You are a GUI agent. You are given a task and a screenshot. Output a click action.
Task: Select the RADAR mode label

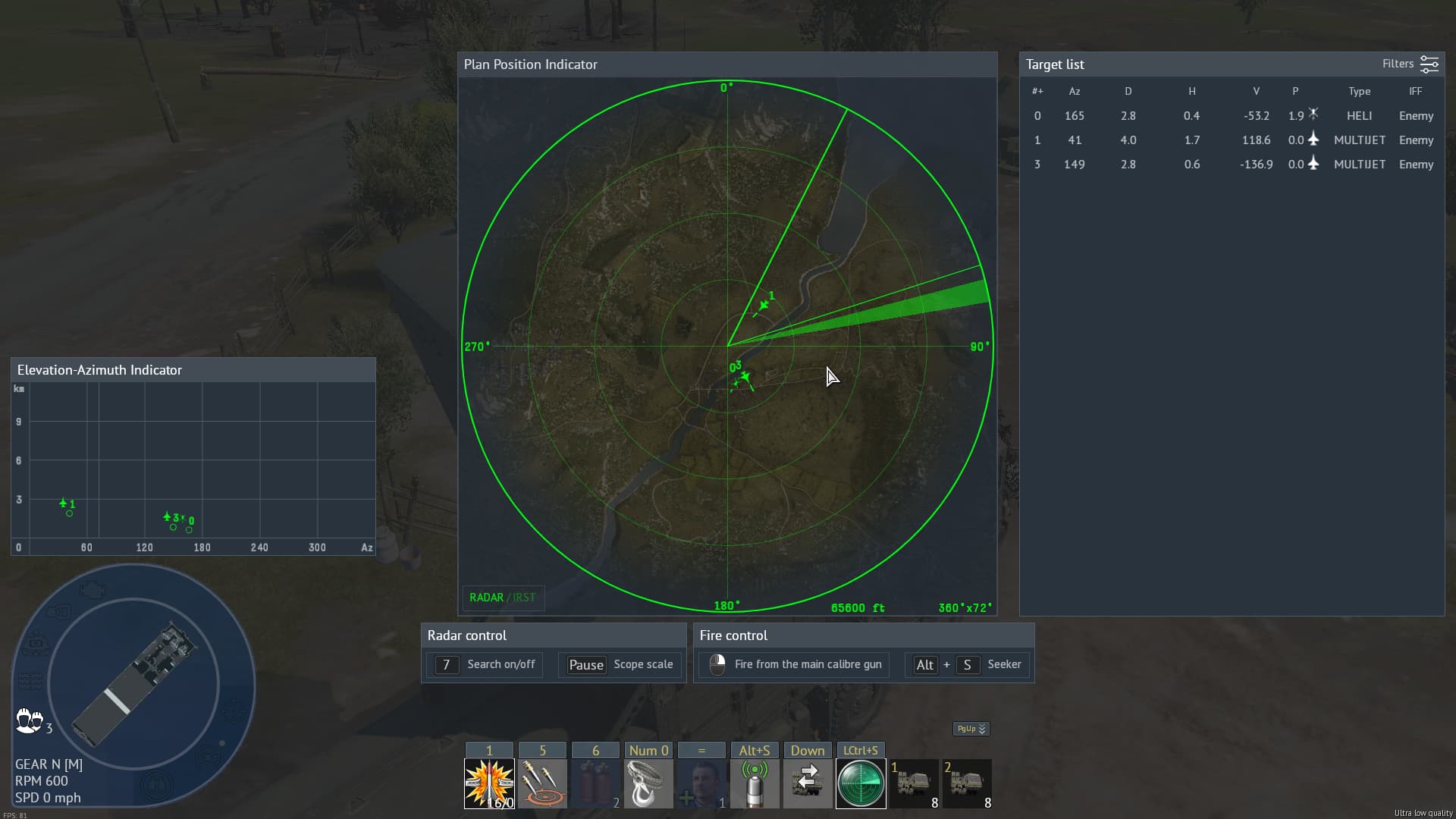click(485, 598)
